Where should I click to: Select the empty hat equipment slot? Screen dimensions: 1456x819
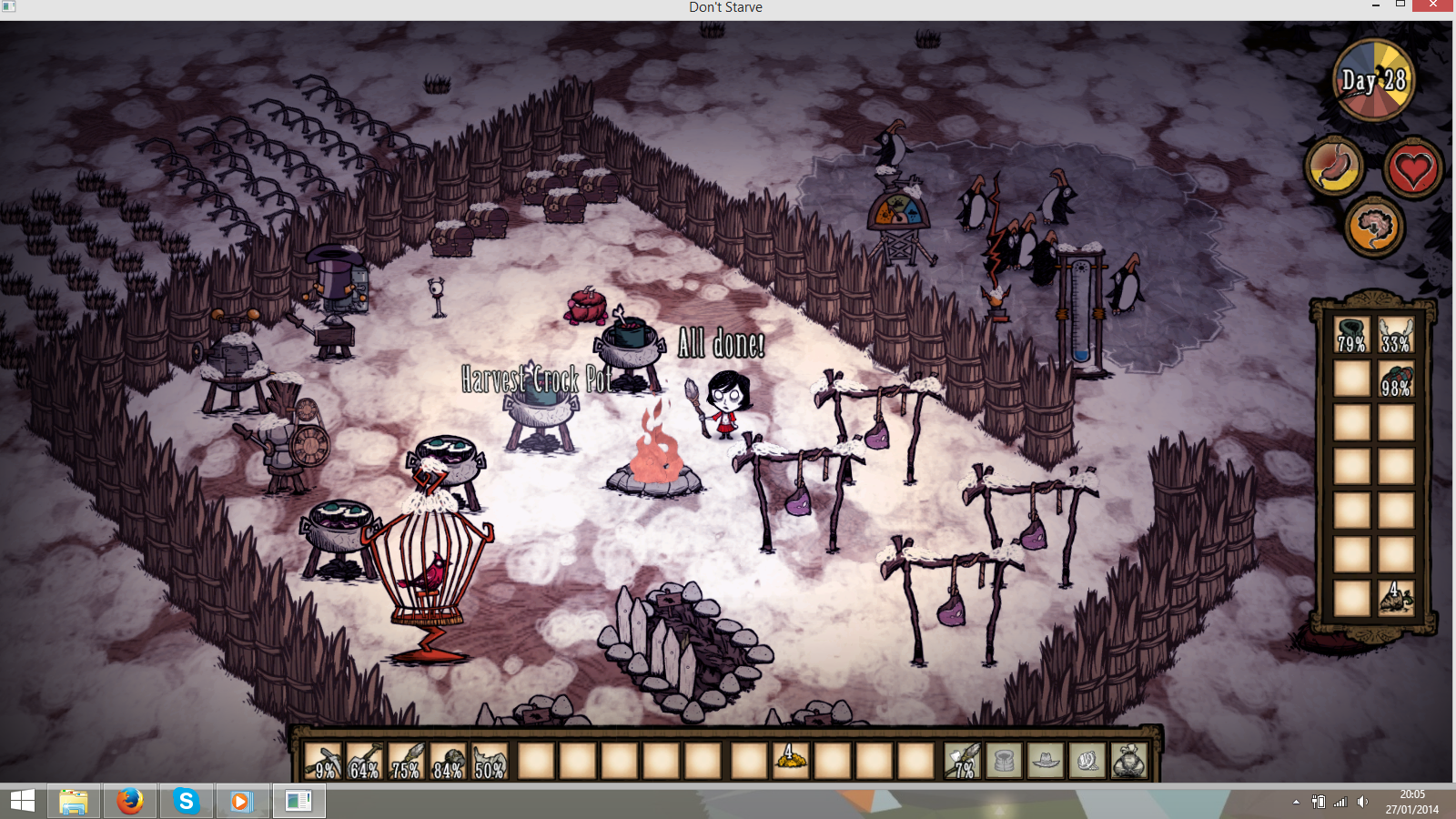tap(1046, 761)
